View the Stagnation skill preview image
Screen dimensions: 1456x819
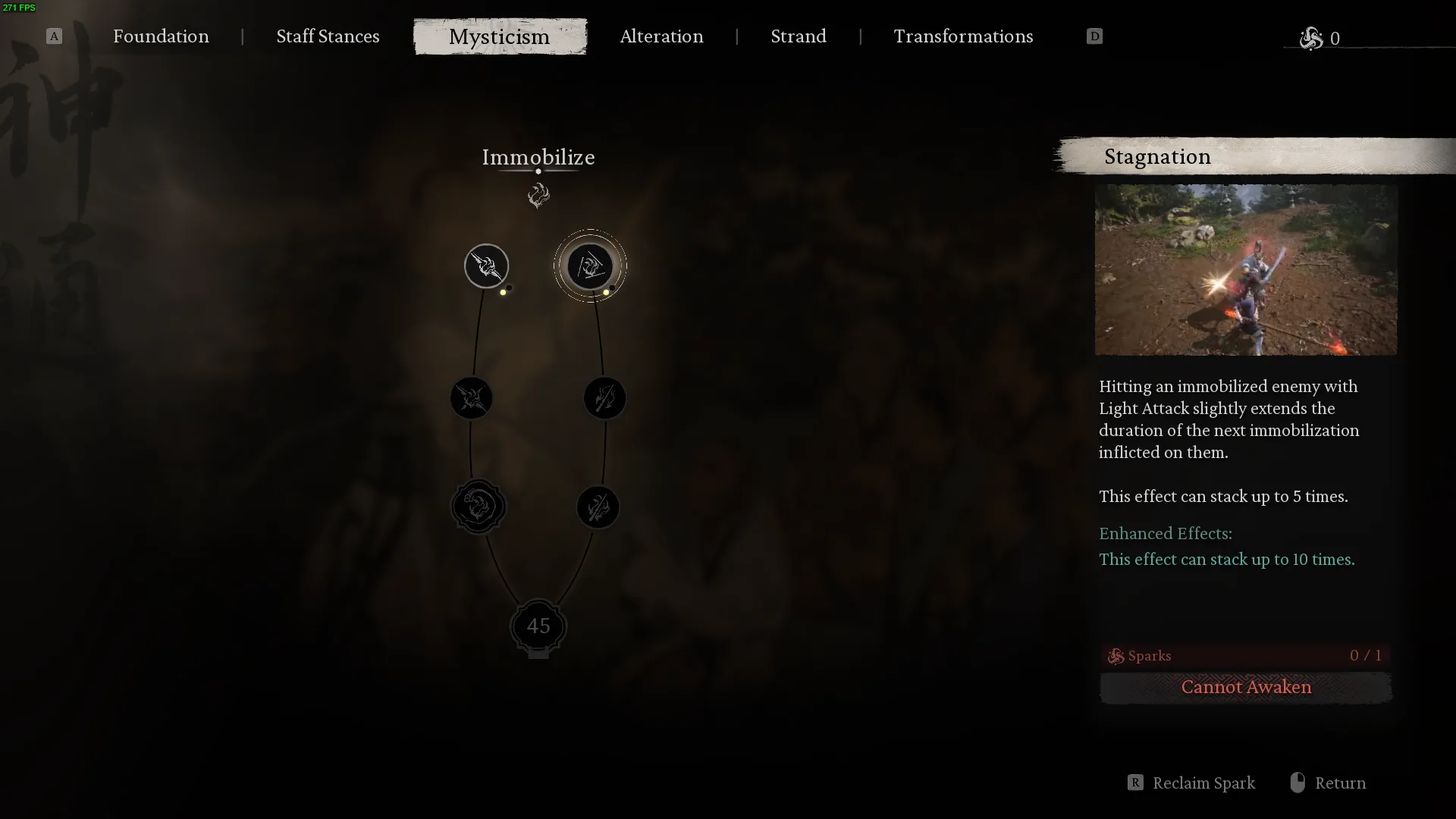pos(1245,270)
